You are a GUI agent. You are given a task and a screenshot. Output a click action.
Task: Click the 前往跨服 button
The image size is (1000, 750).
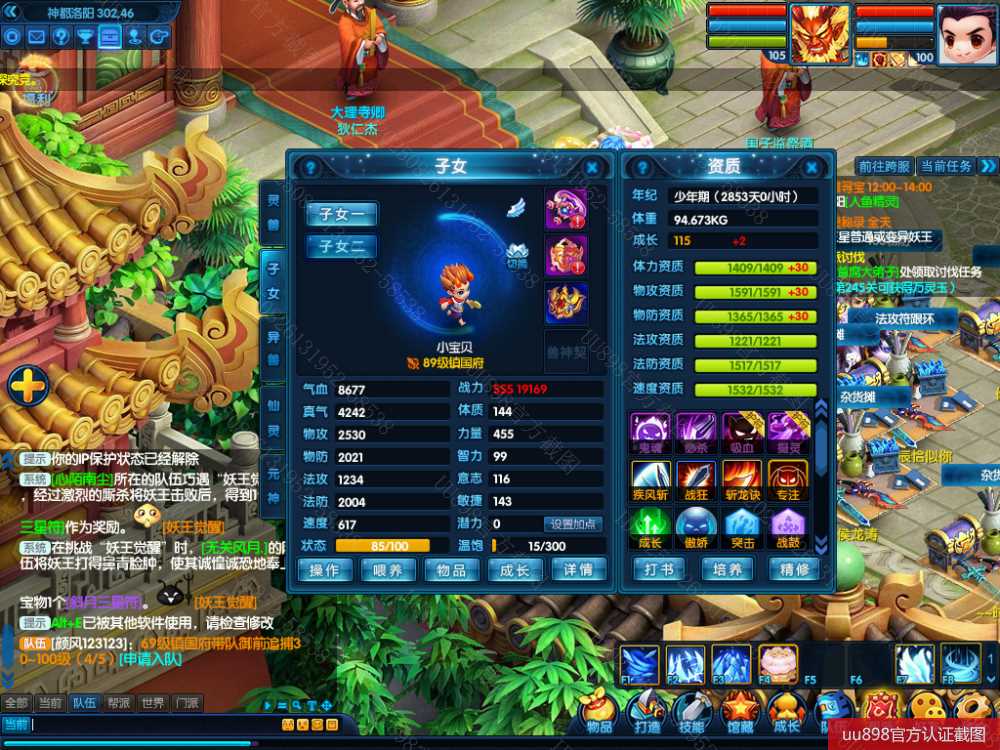884,166
